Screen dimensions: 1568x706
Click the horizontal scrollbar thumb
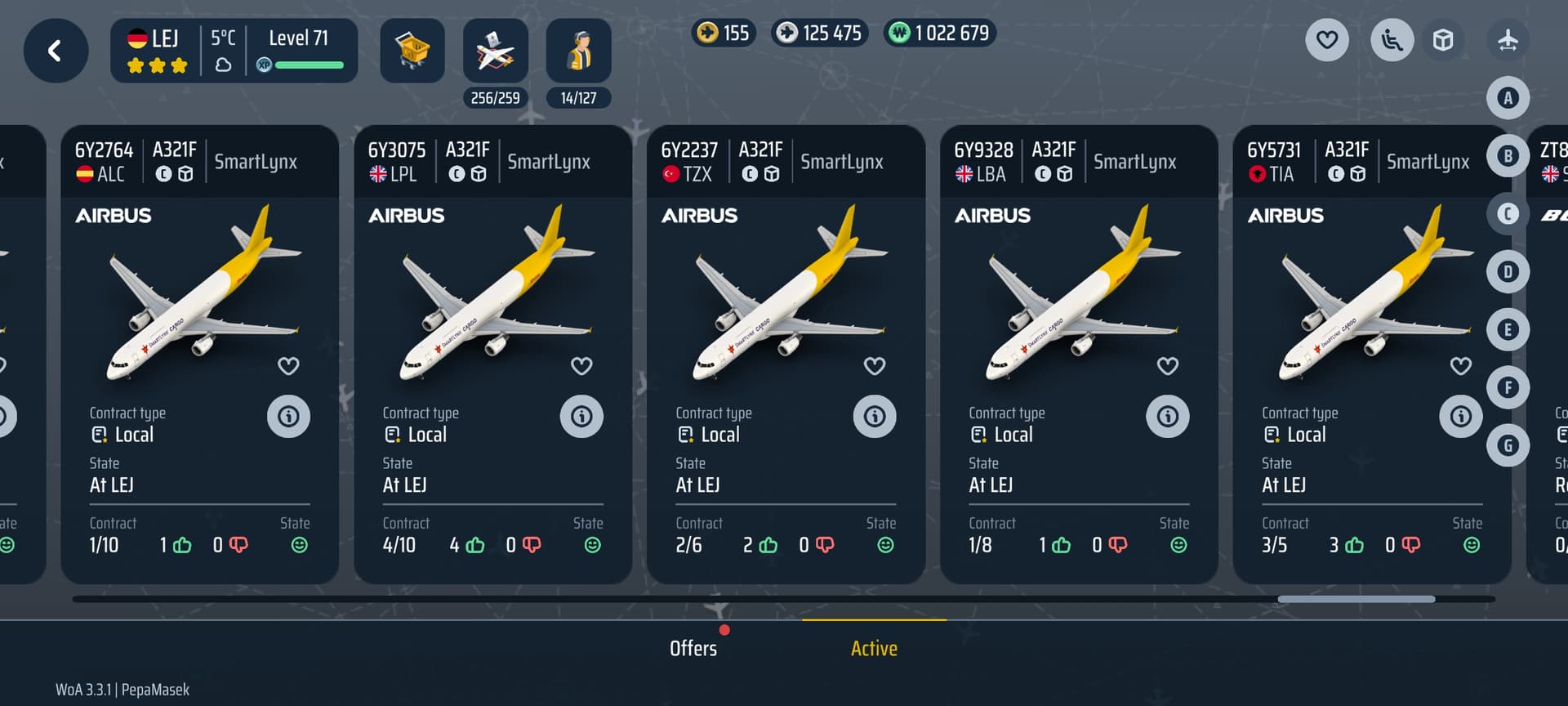[1356, 599]
